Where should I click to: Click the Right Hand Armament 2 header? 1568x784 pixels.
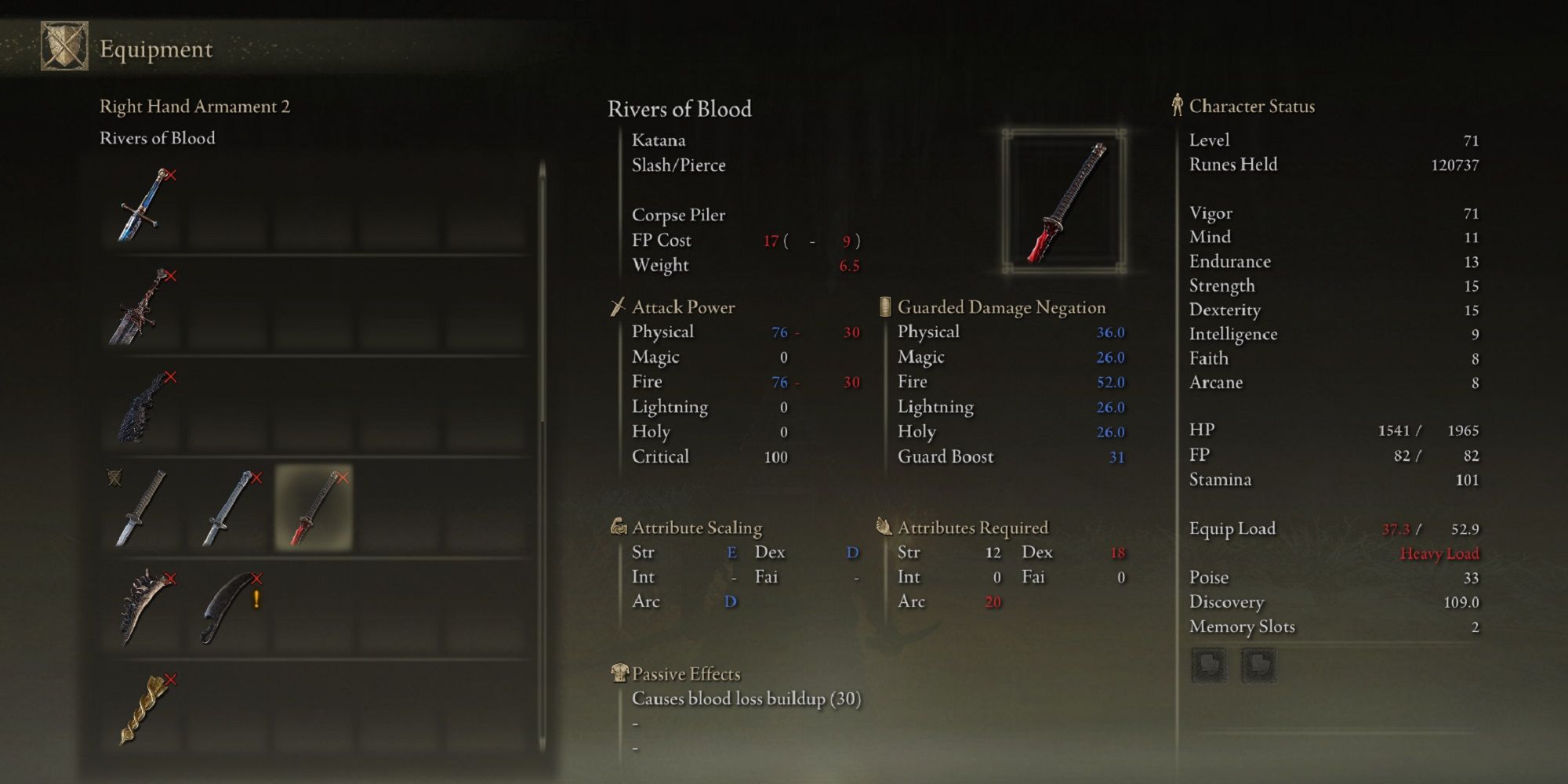(194, 107)
